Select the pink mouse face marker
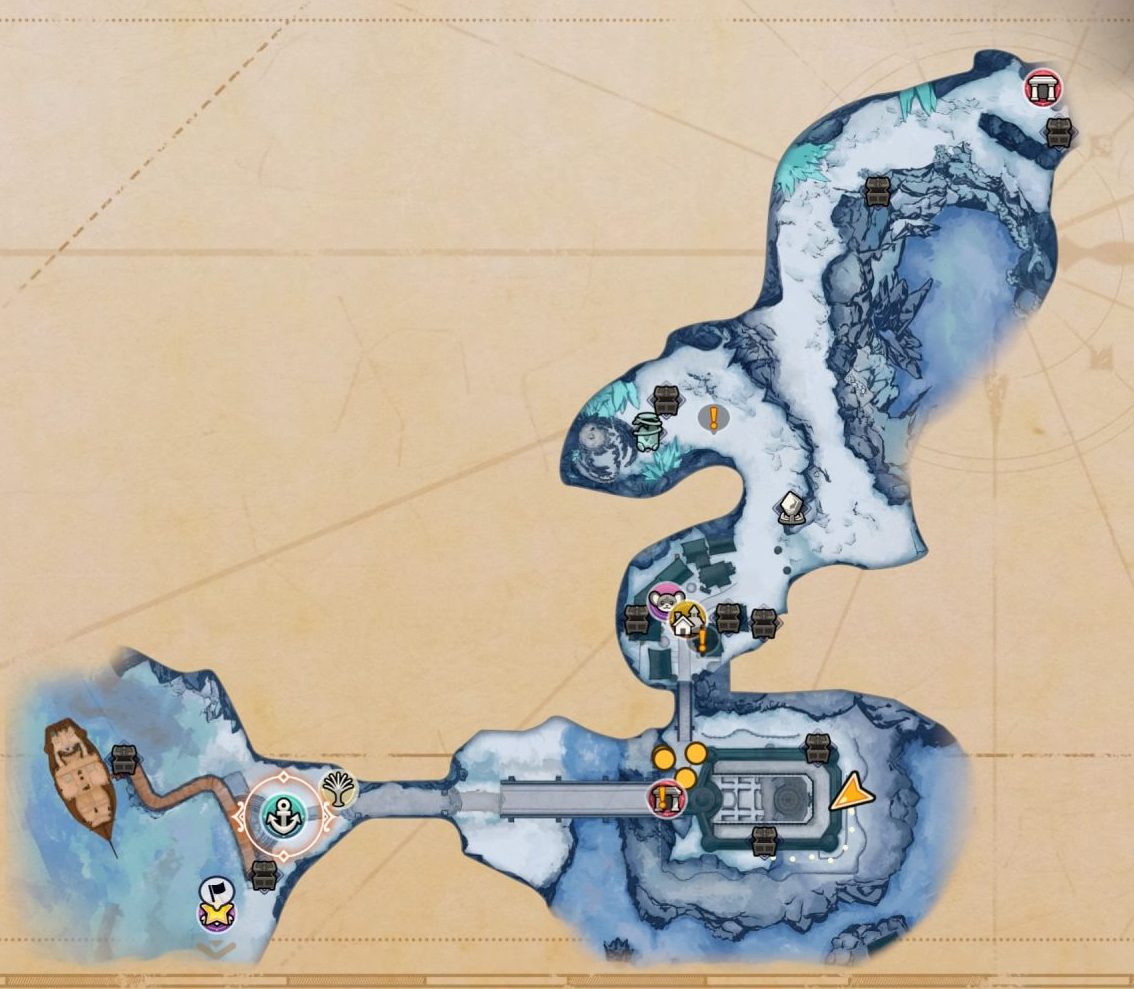1134x989 pixels. coord(663,602)
